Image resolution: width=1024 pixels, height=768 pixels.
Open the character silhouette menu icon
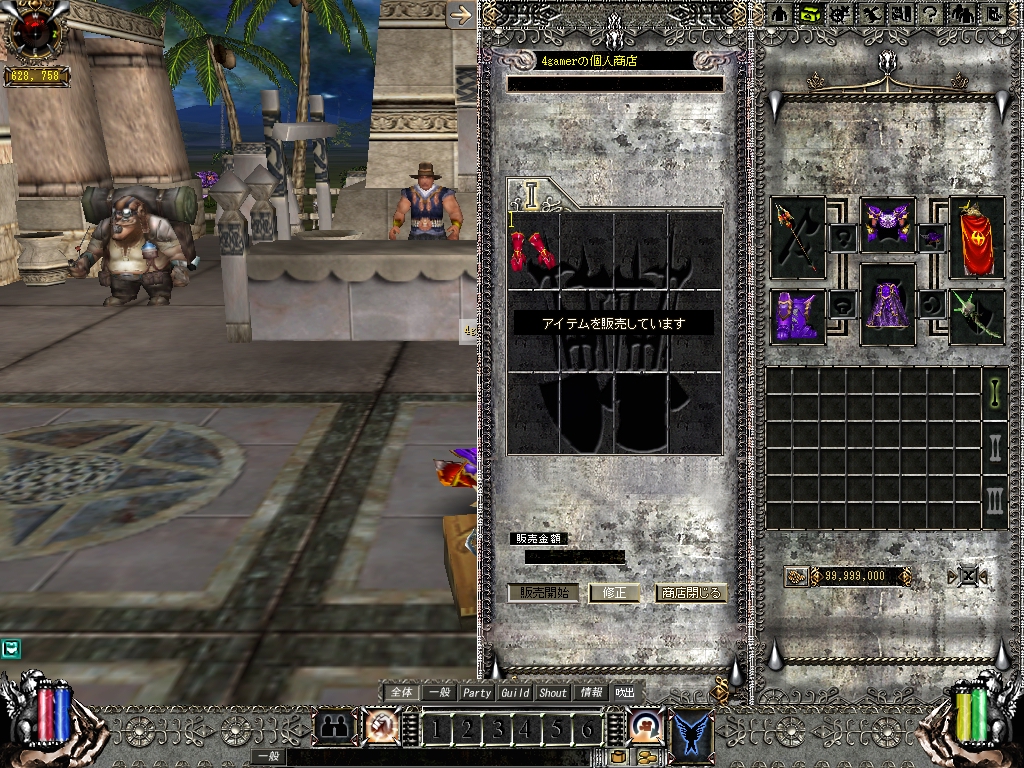click(781, 13)
